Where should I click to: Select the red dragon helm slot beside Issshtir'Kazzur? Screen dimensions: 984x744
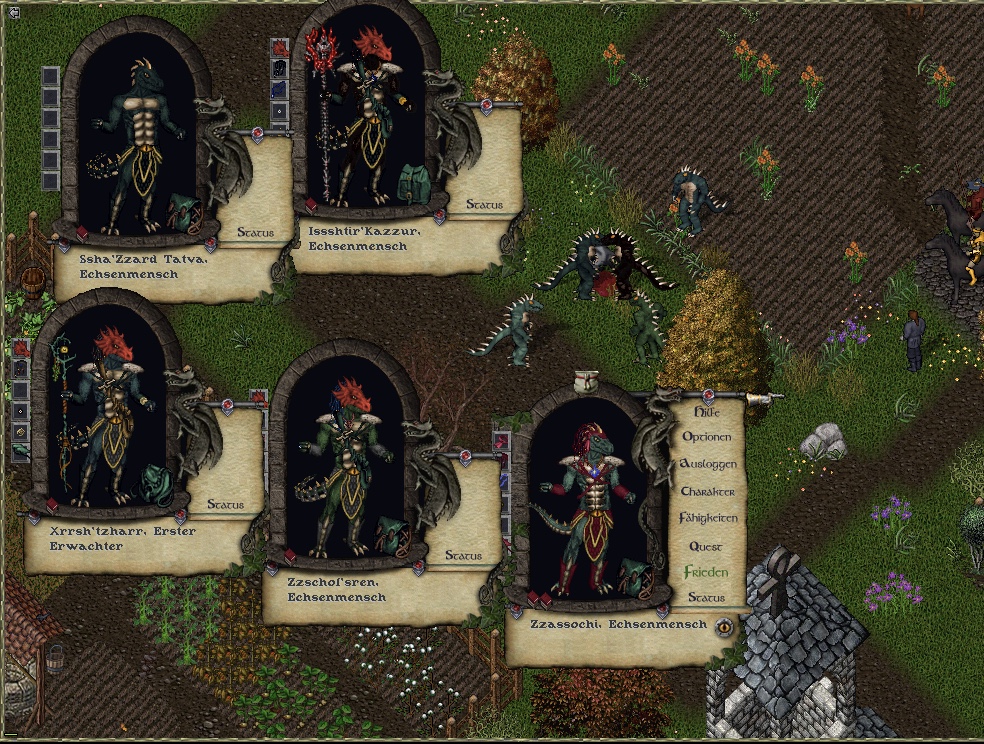pyautogui.click(x=280, y=47)
